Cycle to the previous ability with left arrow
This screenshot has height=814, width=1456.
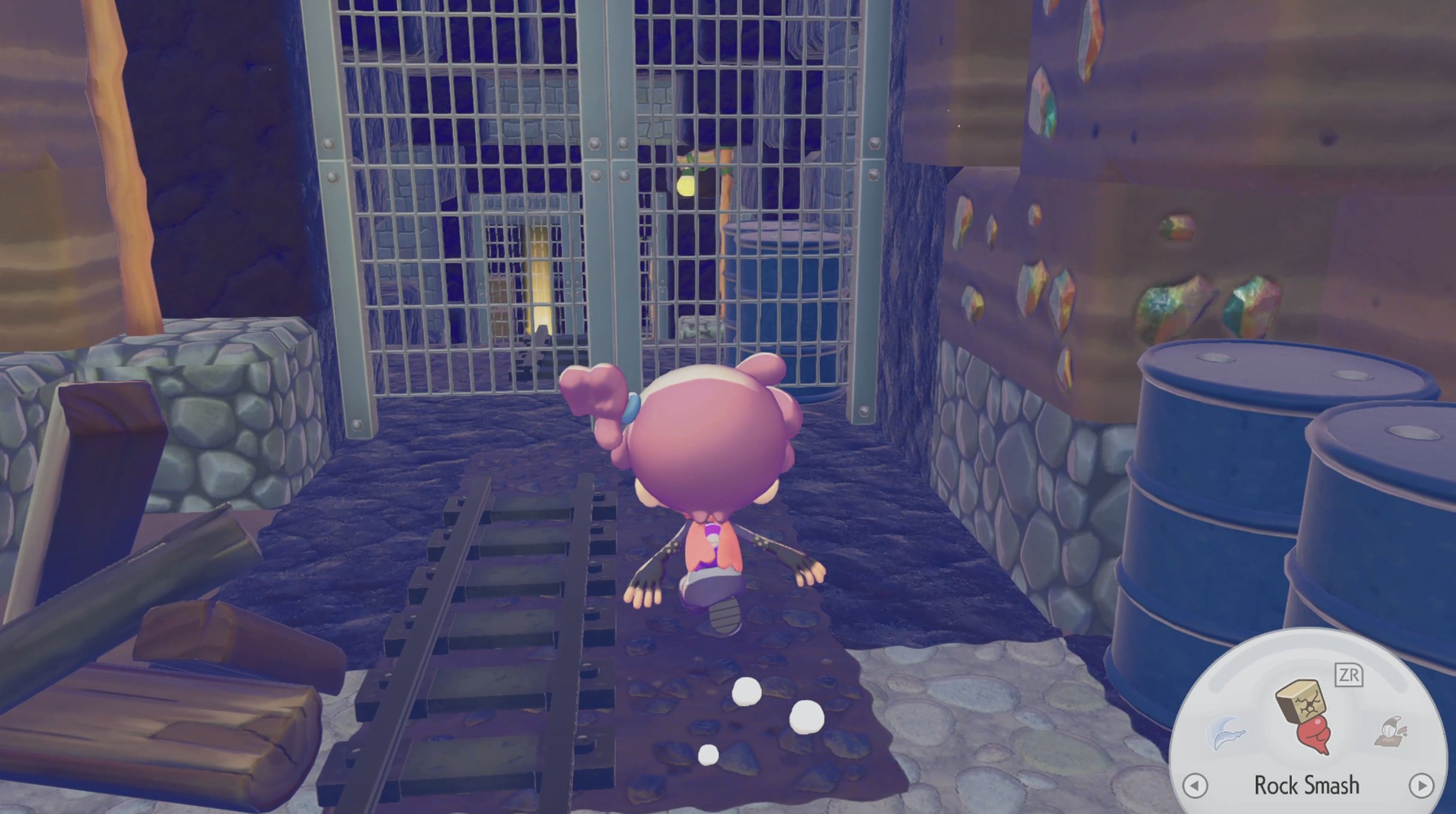click(x=1194, y=785)
